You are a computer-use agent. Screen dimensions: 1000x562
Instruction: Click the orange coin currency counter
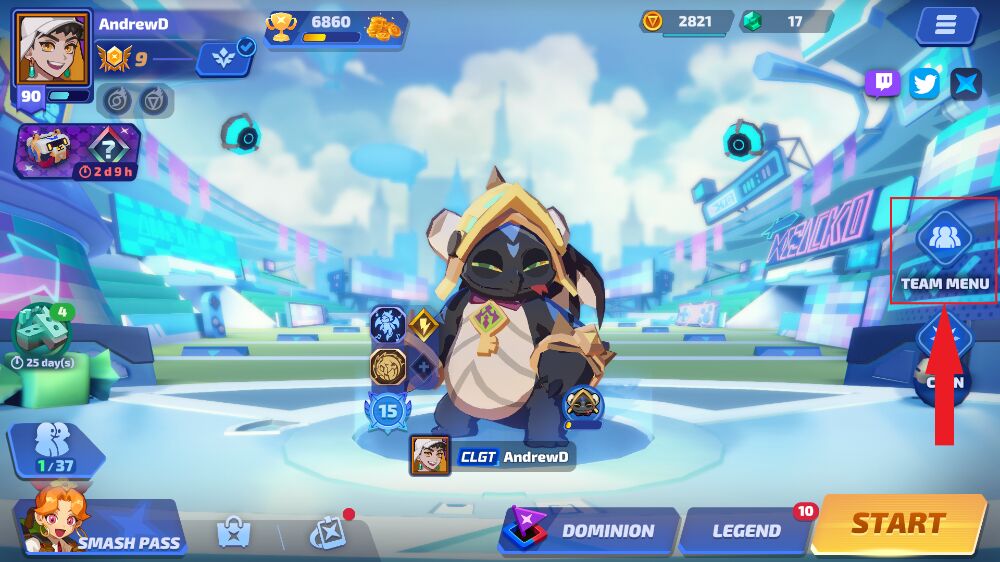click(687, 21)
